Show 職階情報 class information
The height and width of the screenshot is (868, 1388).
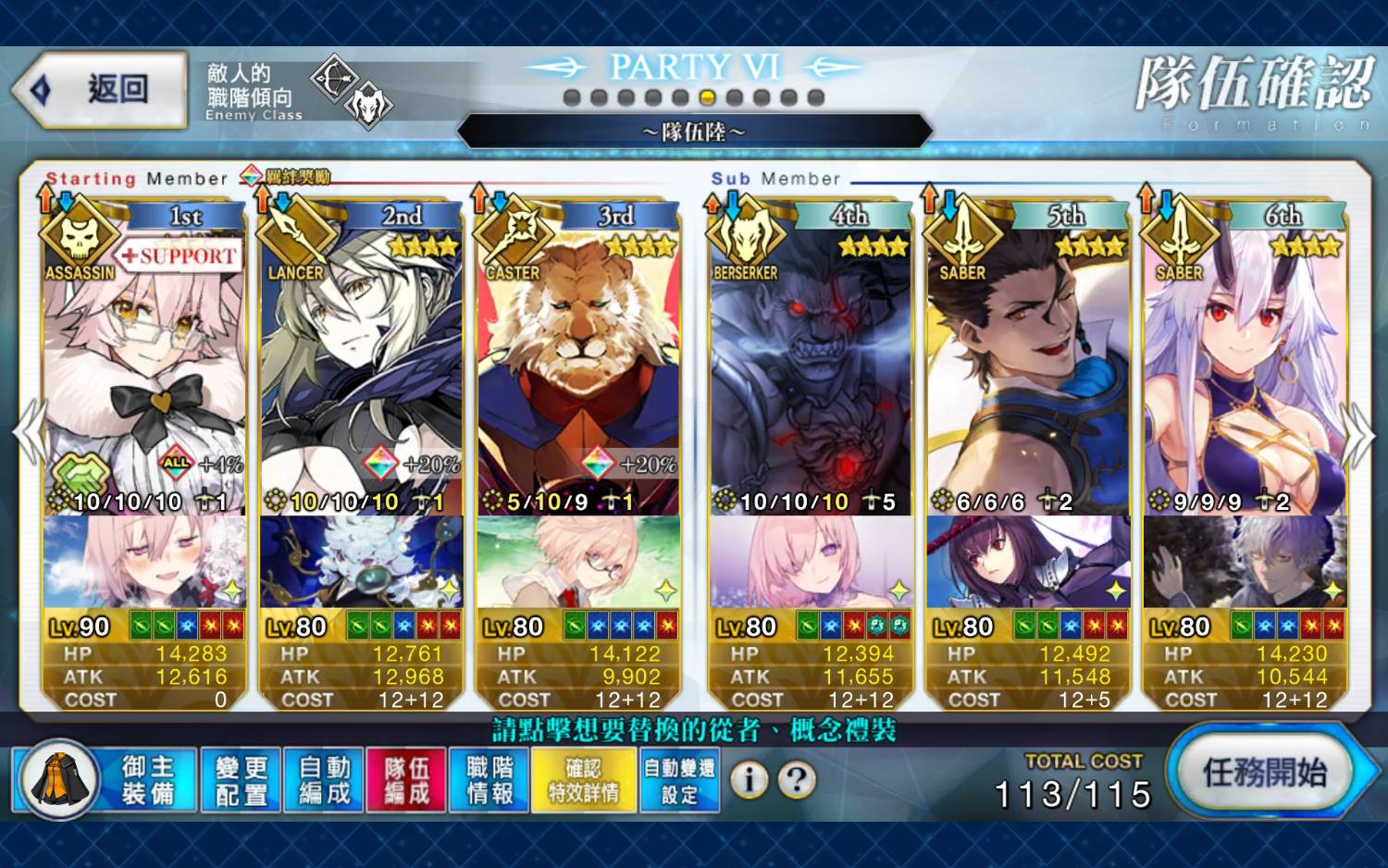tap(490, 780)
